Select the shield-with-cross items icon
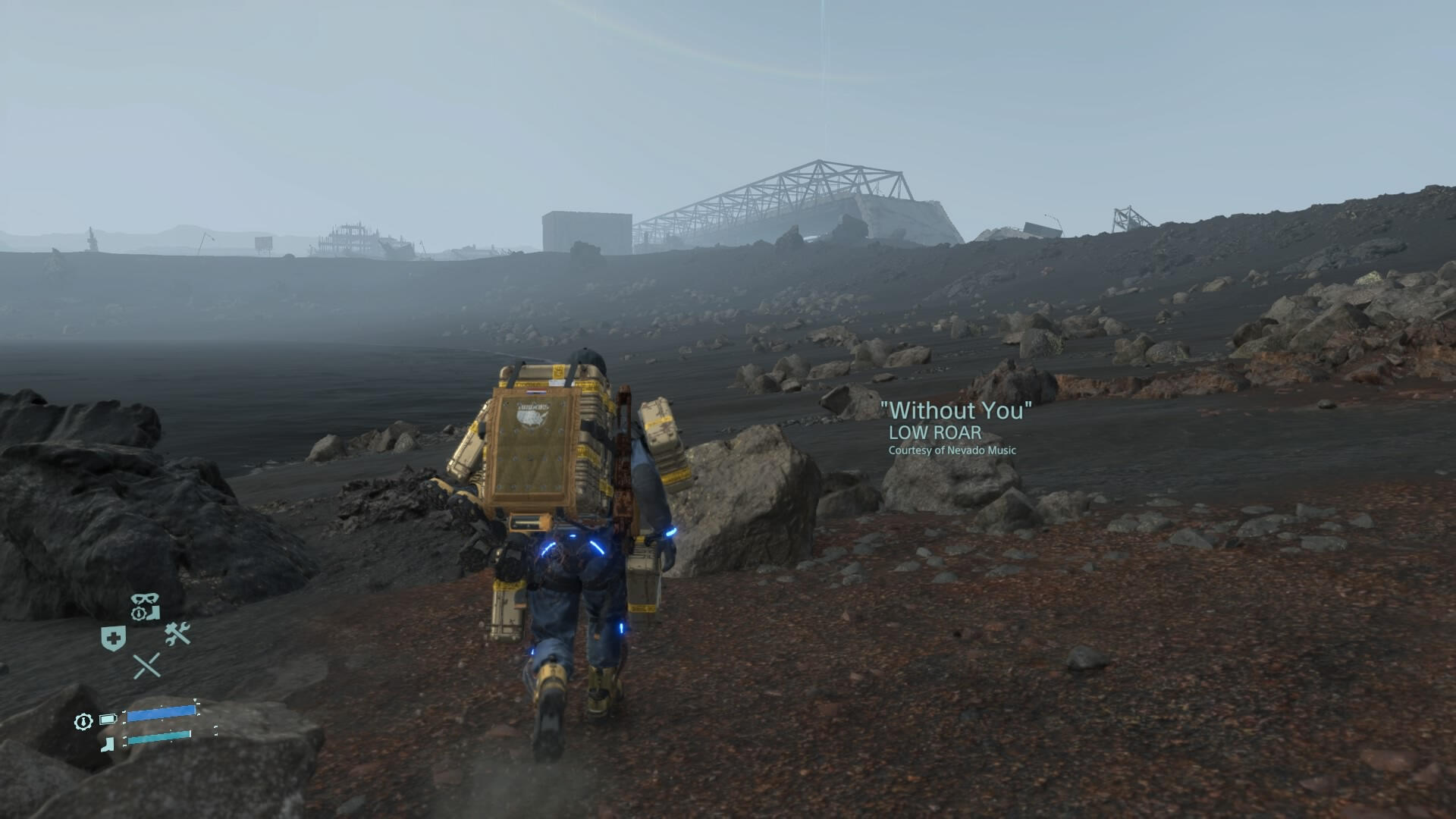Screen dimensions: 1456x819 (113, 639)
